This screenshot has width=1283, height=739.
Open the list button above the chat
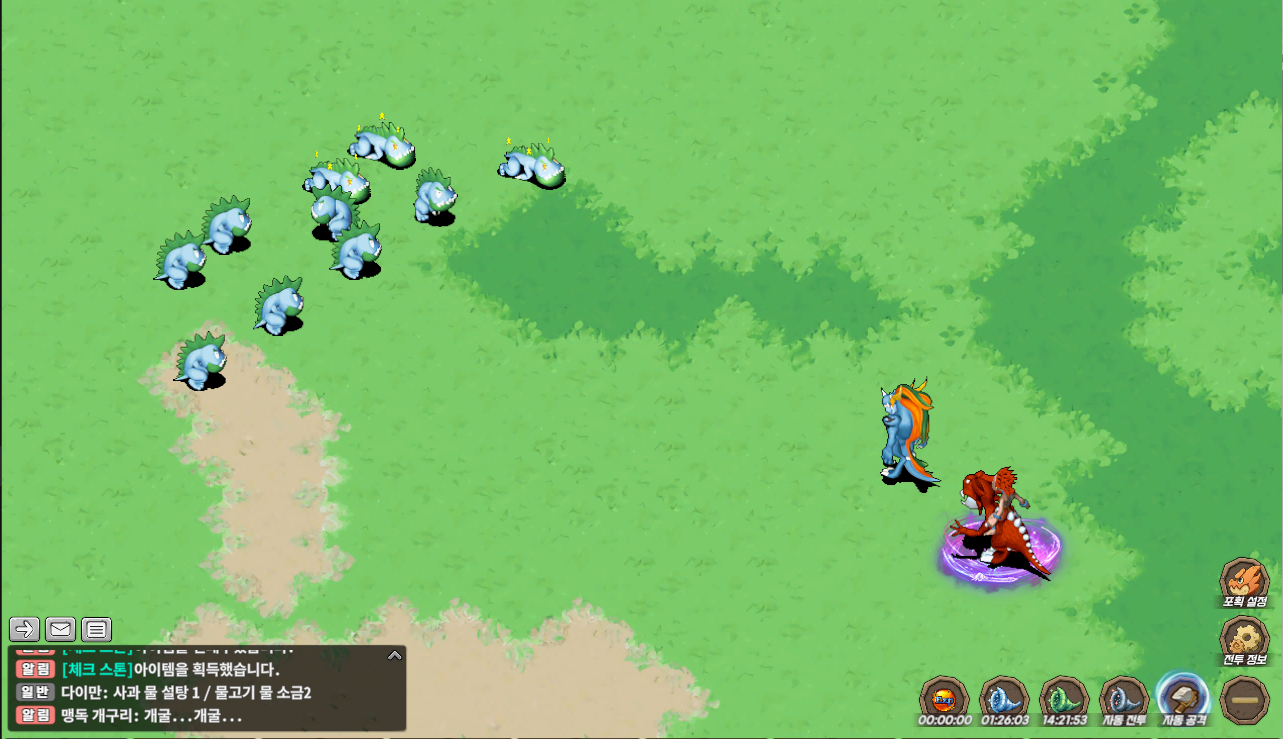click(x=96, y=629)
